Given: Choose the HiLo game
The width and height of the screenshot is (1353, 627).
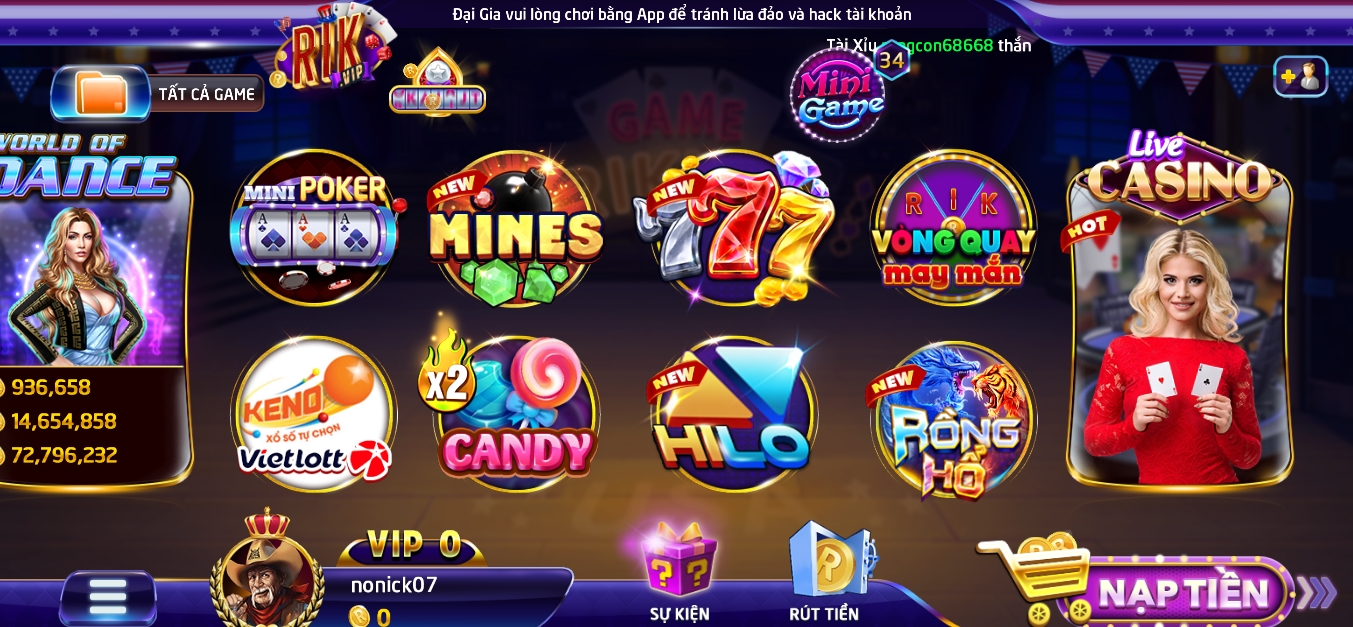Looking at the screenshot, I should coord(733,414).
